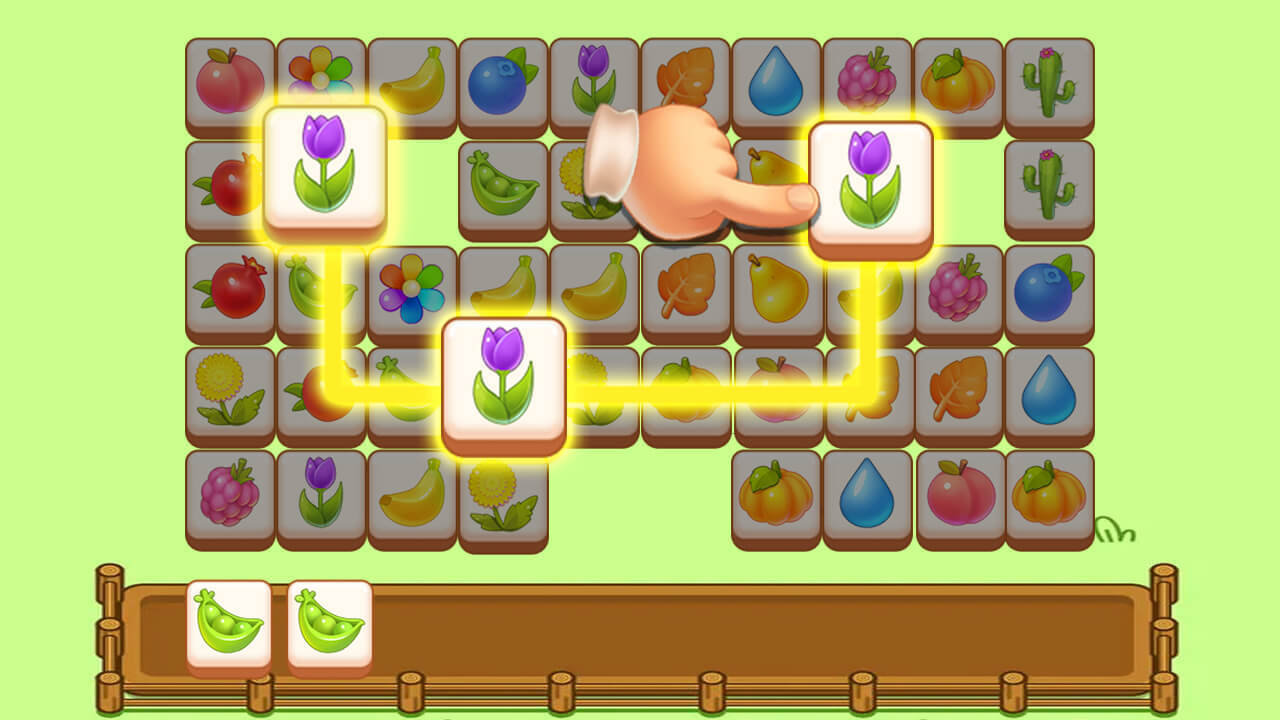Select the raspberry tile next to the pumpkin
1280x720 pixels.
tap(867, 83)
